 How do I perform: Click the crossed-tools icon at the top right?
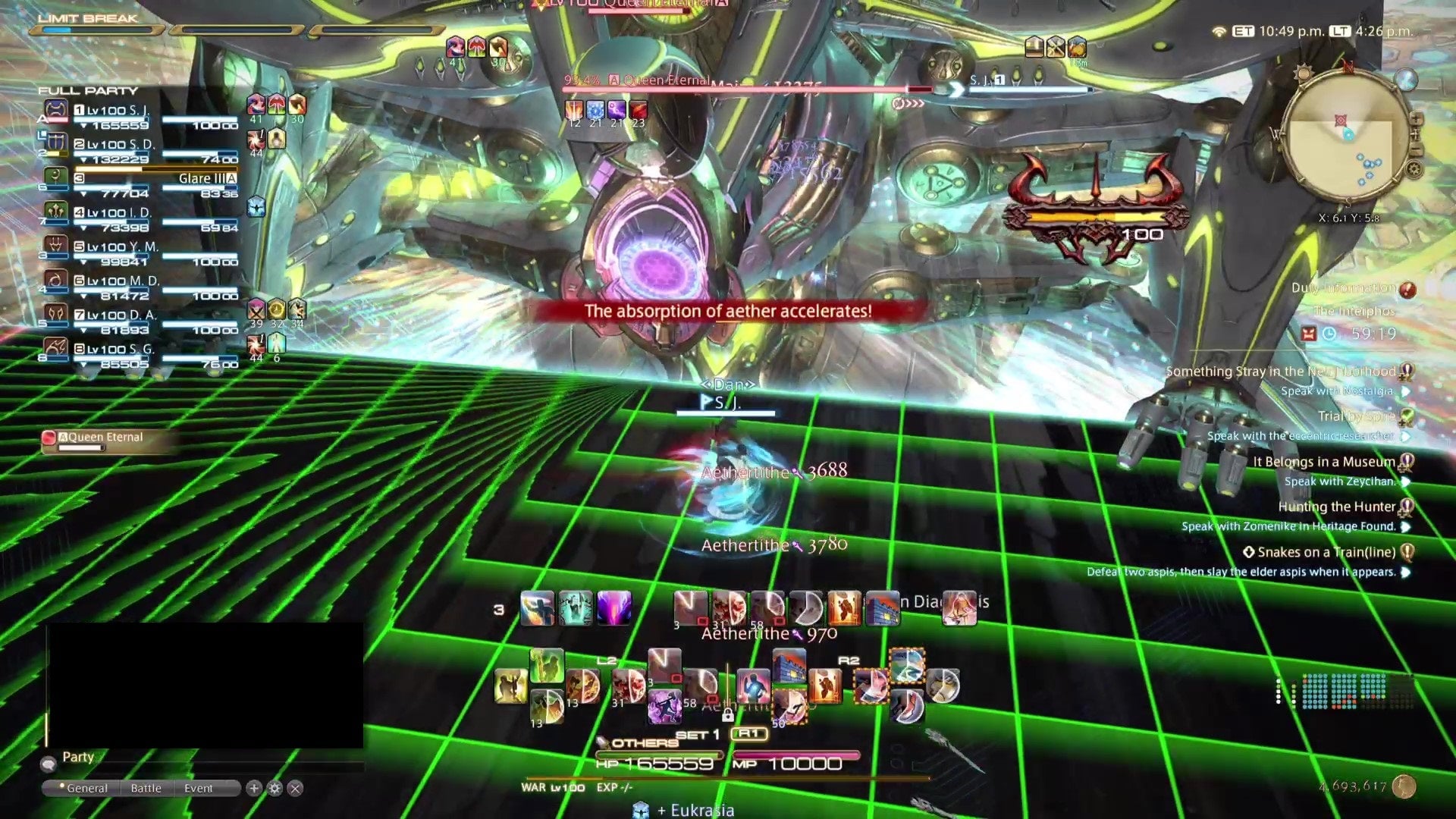coord(1055,47)
